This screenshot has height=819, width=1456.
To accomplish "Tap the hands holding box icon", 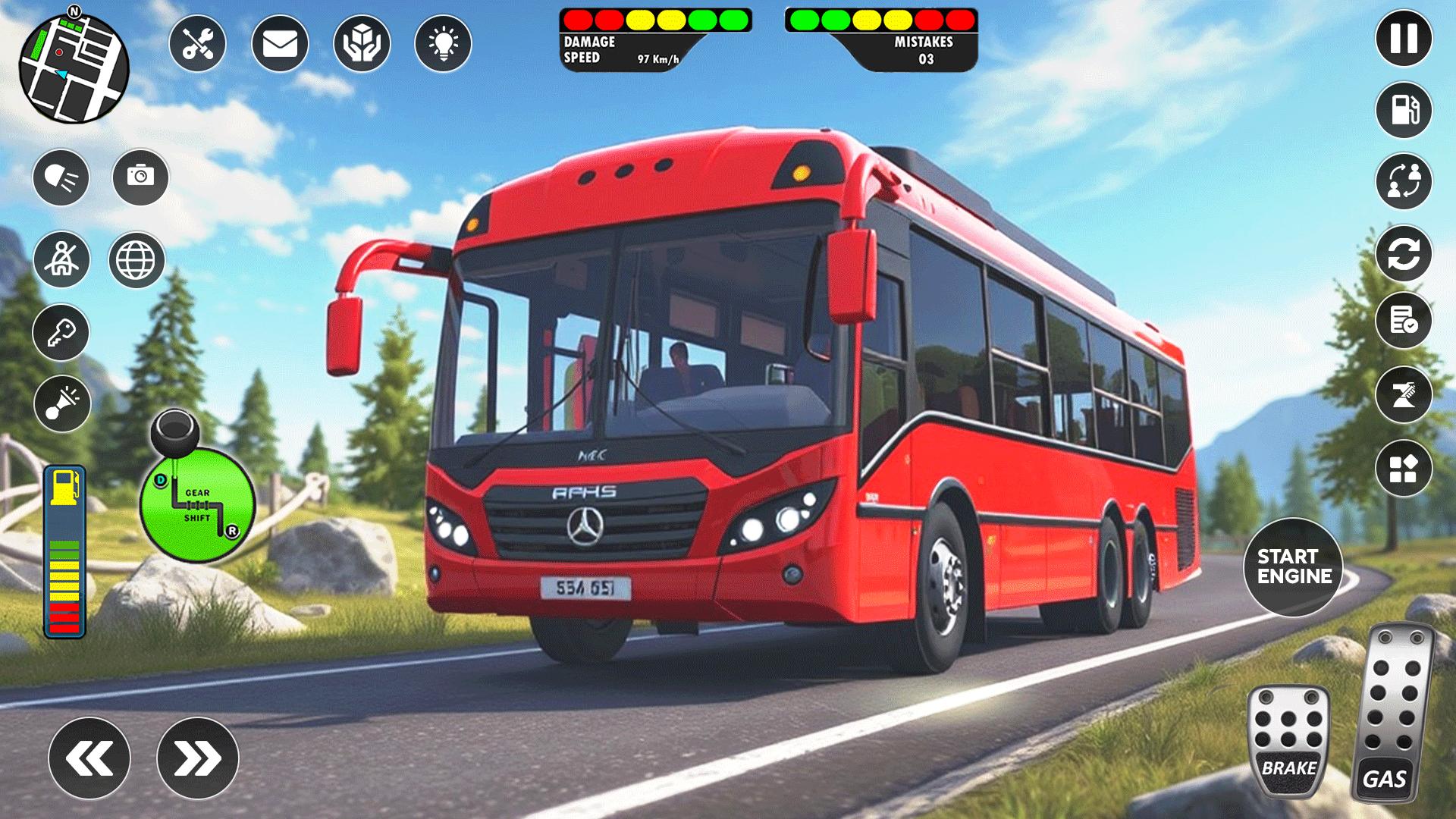I will click(362, 44).
